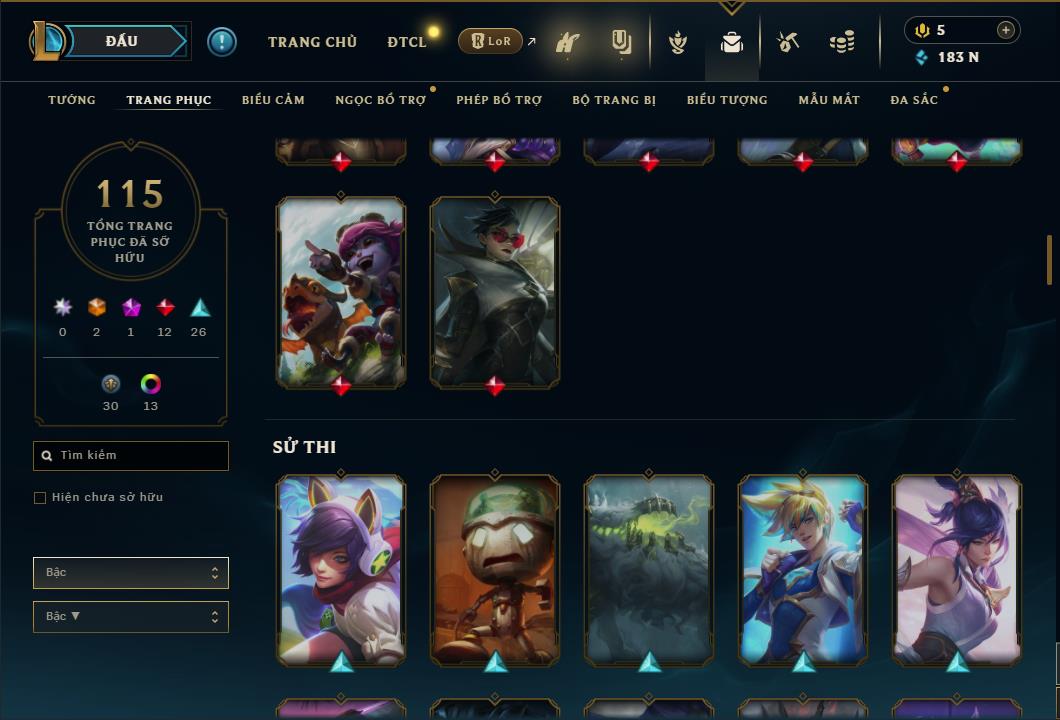The image size is (1060, 720).
Task: Select the PHÉP BỔ TRỢ tab
Action: (499, 100)
